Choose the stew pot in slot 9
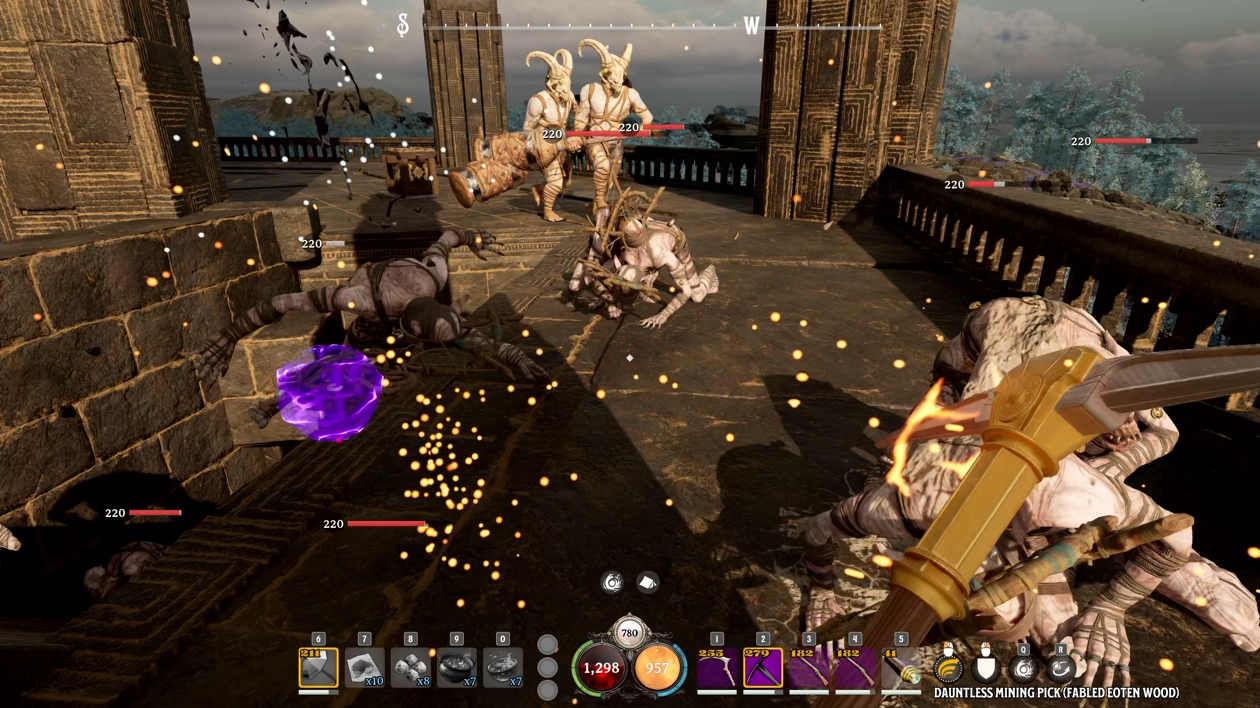This screenshot has height=708, width=1260. tap(456, 668)
